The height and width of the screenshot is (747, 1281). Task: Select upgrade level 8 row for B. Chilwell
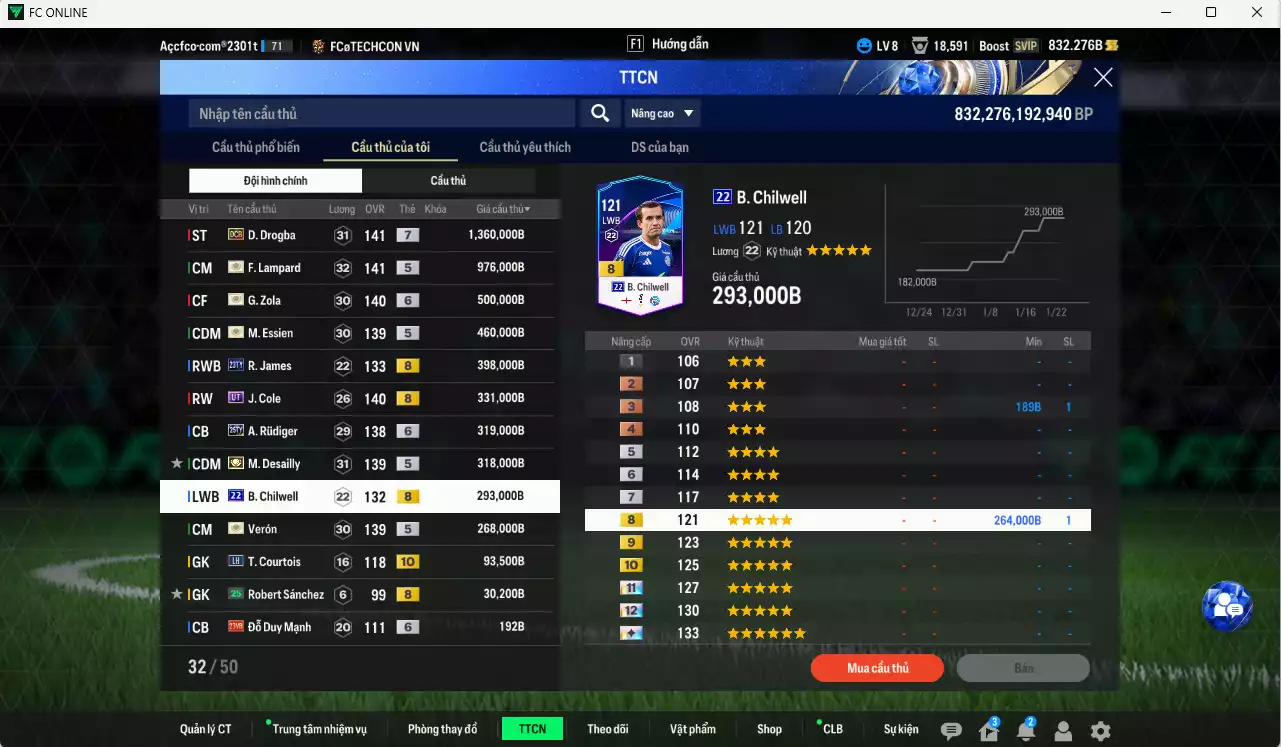(838, 519)
